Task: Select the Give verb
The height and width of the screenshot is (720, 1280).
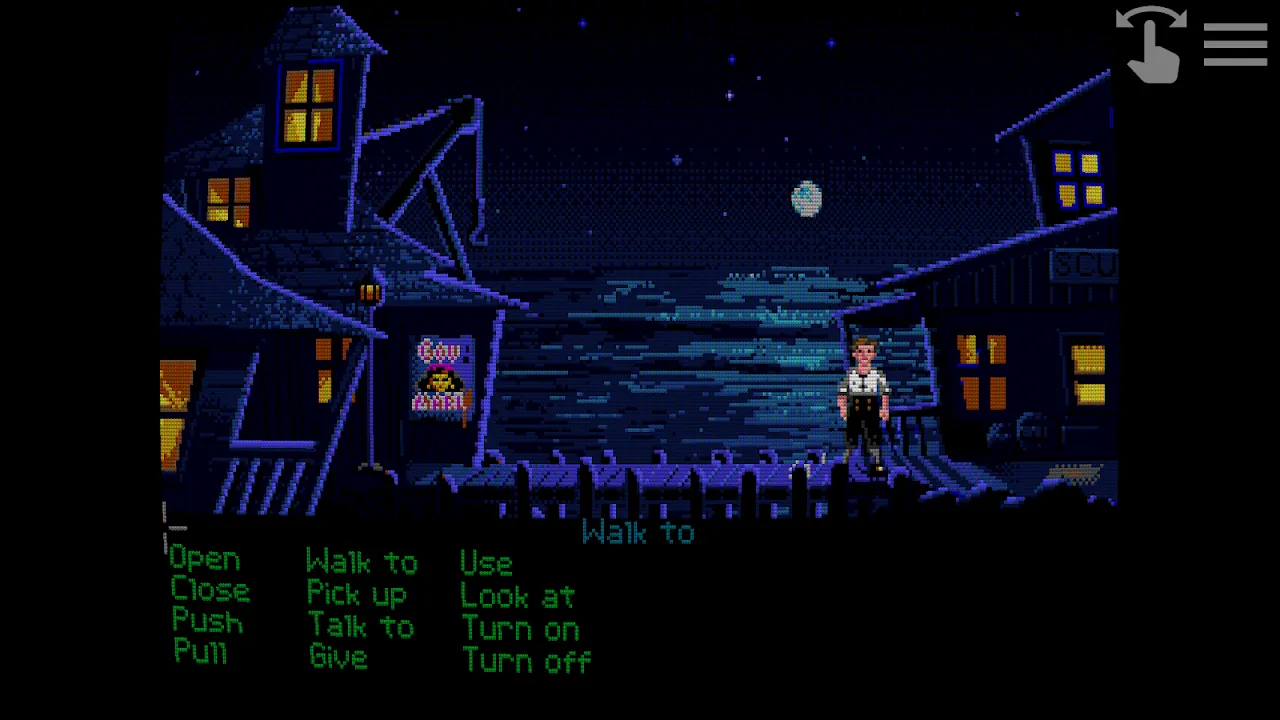Action: [x=337, y=657]
